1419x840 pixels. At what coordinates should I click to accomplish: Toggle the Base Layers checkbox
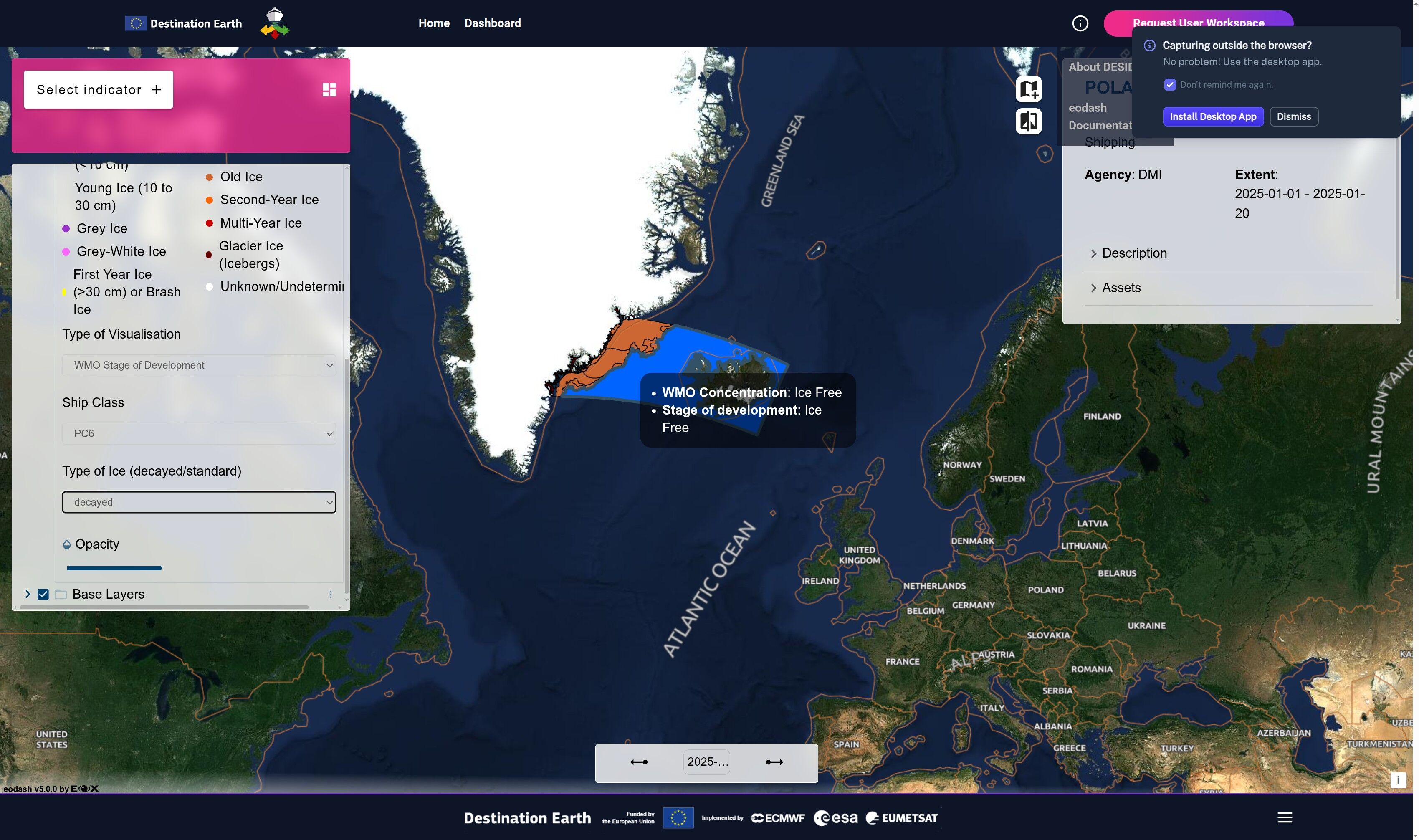pyautogui.click(x=43, y=595)
